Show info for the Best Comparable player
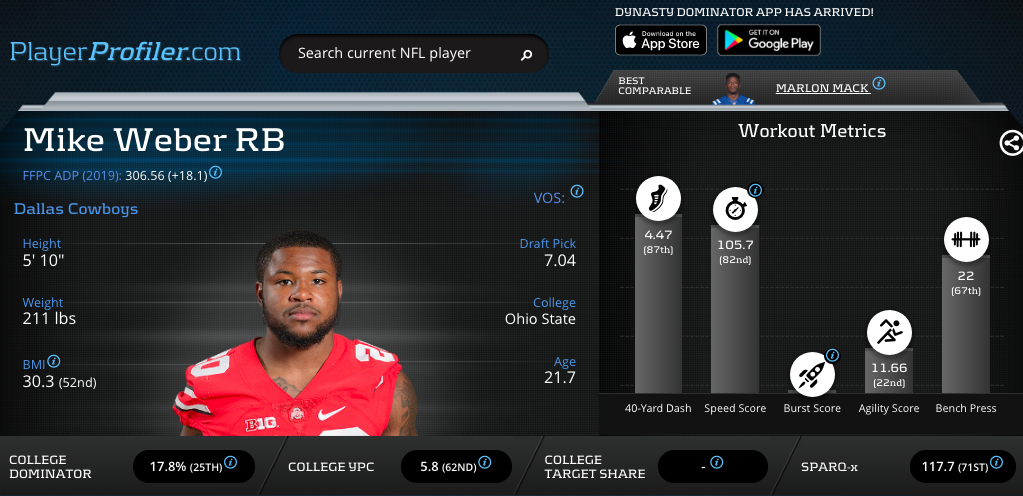 point(879,84)
